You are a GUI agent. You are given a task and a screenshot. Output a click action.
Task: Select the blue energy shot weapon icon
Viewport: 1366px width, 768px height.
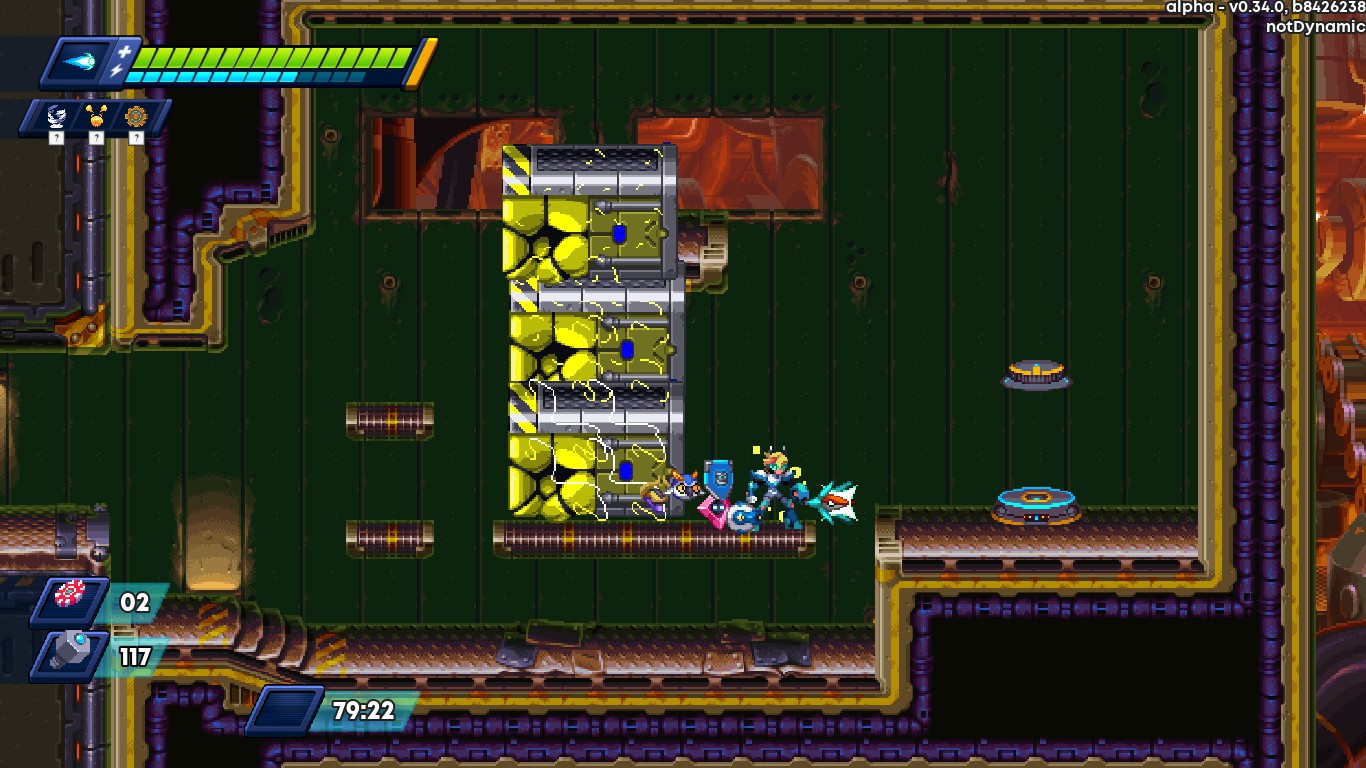[x=79, y=62]
